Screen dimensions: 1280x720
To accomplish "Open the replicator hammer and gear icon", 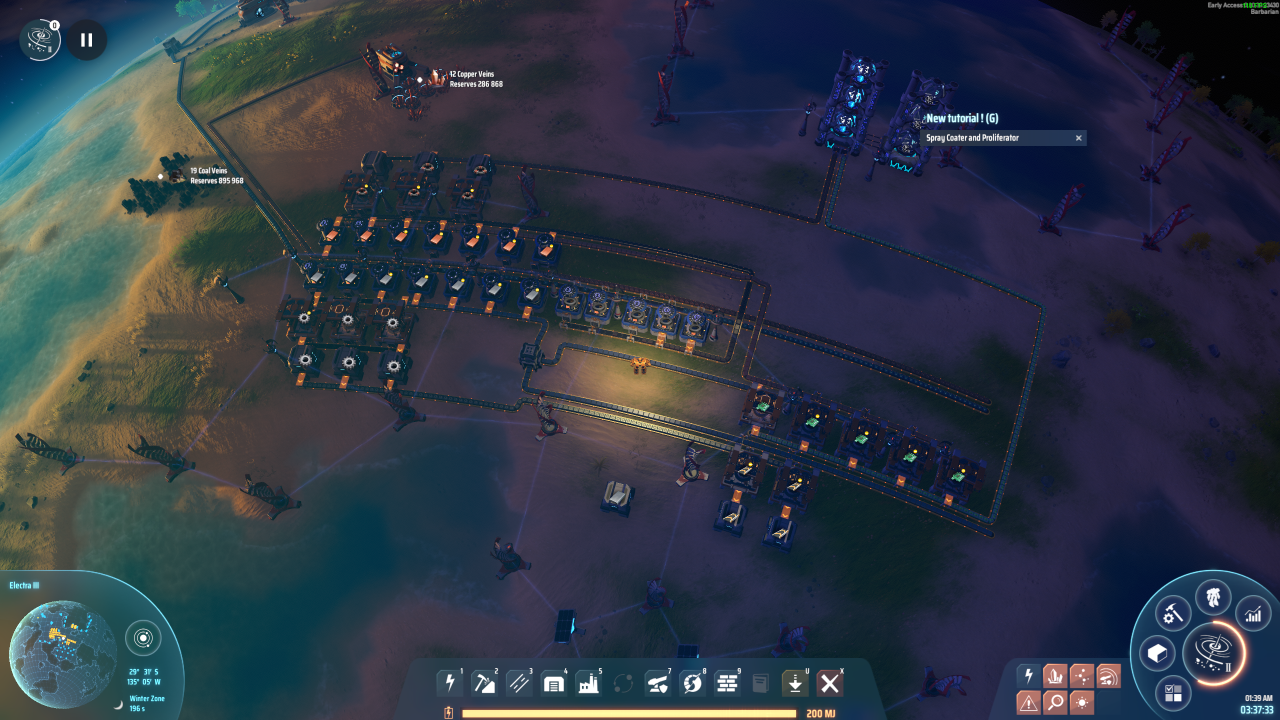I will point(1172,612).
